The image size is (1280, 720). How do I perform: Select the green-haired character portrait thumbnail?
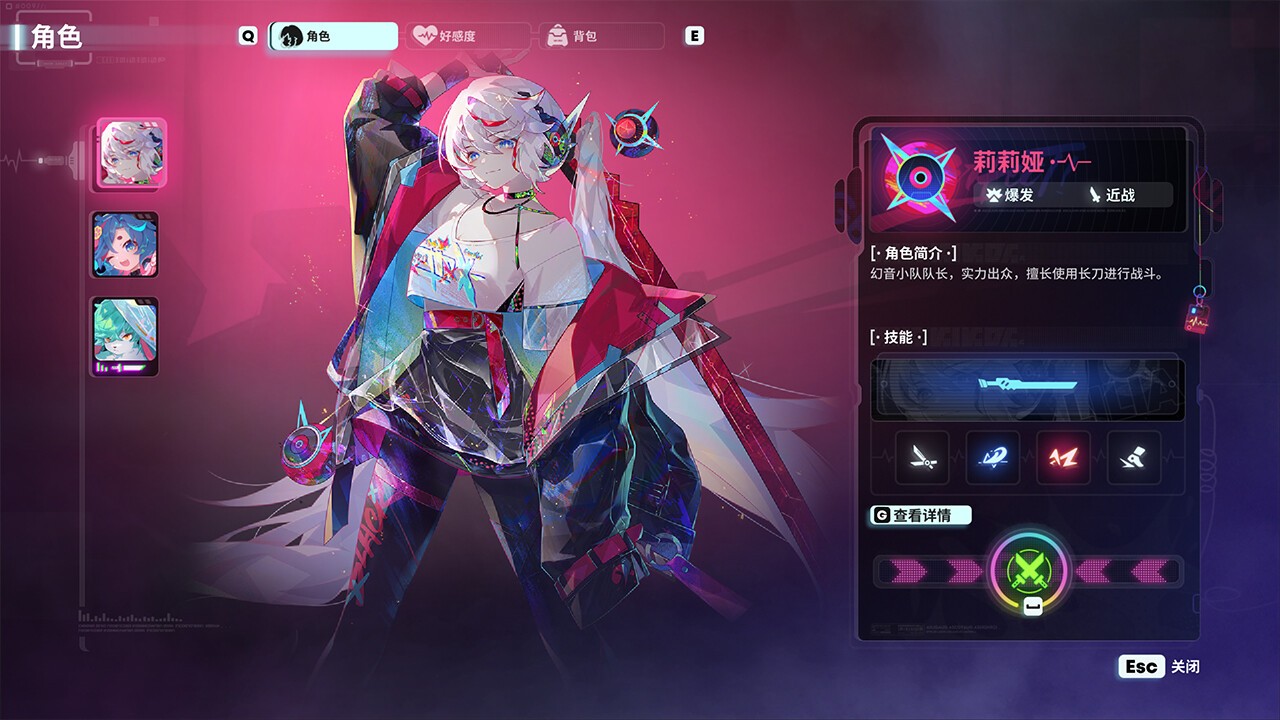coord(125,338)
